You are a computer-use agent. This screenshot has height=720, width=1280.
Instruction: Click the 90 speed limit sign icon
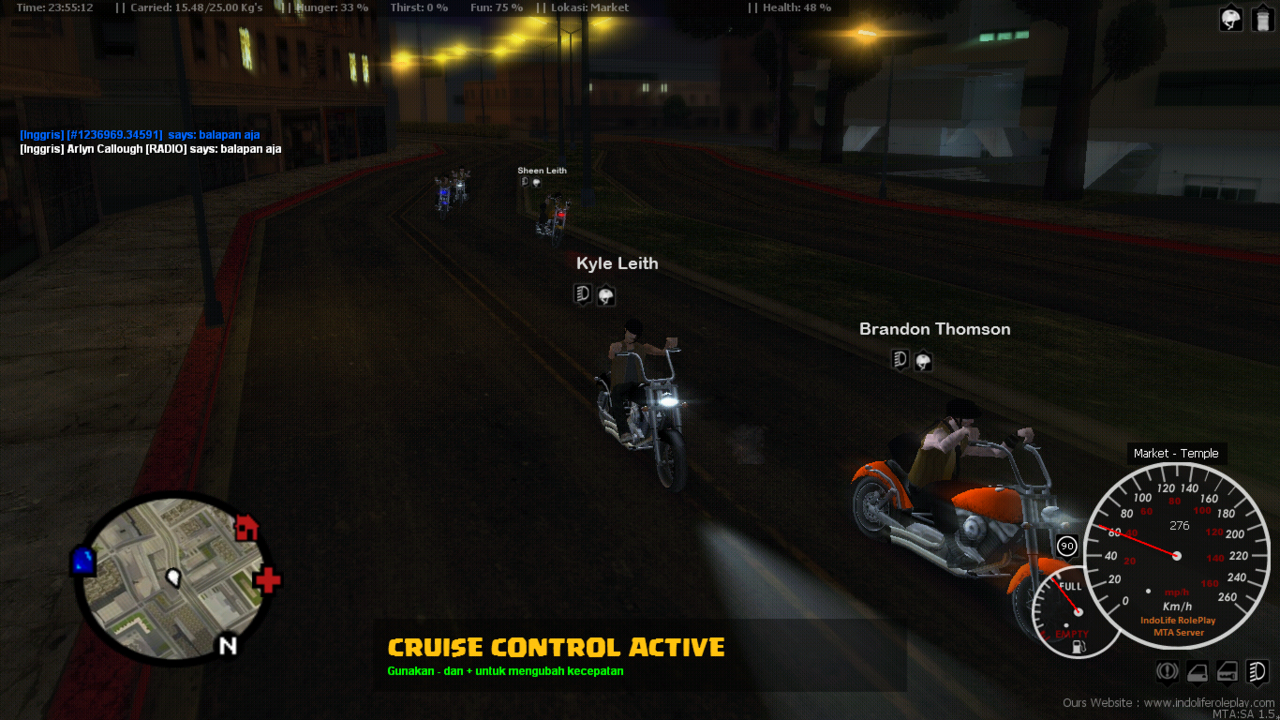[1066, 546]
